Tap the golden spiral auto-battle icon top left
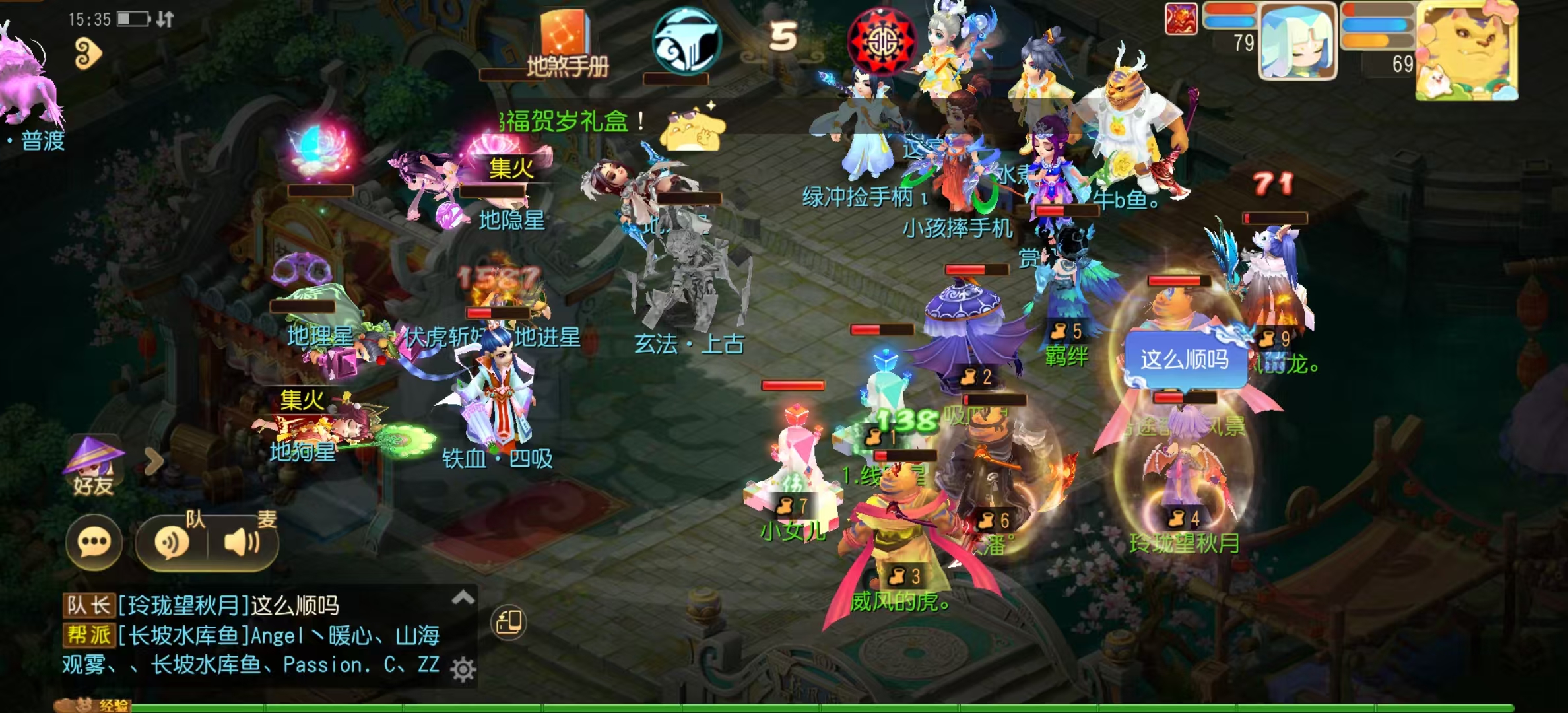Image resolution: width=1568 pixels, height=713 pixels. coord(88,53)
